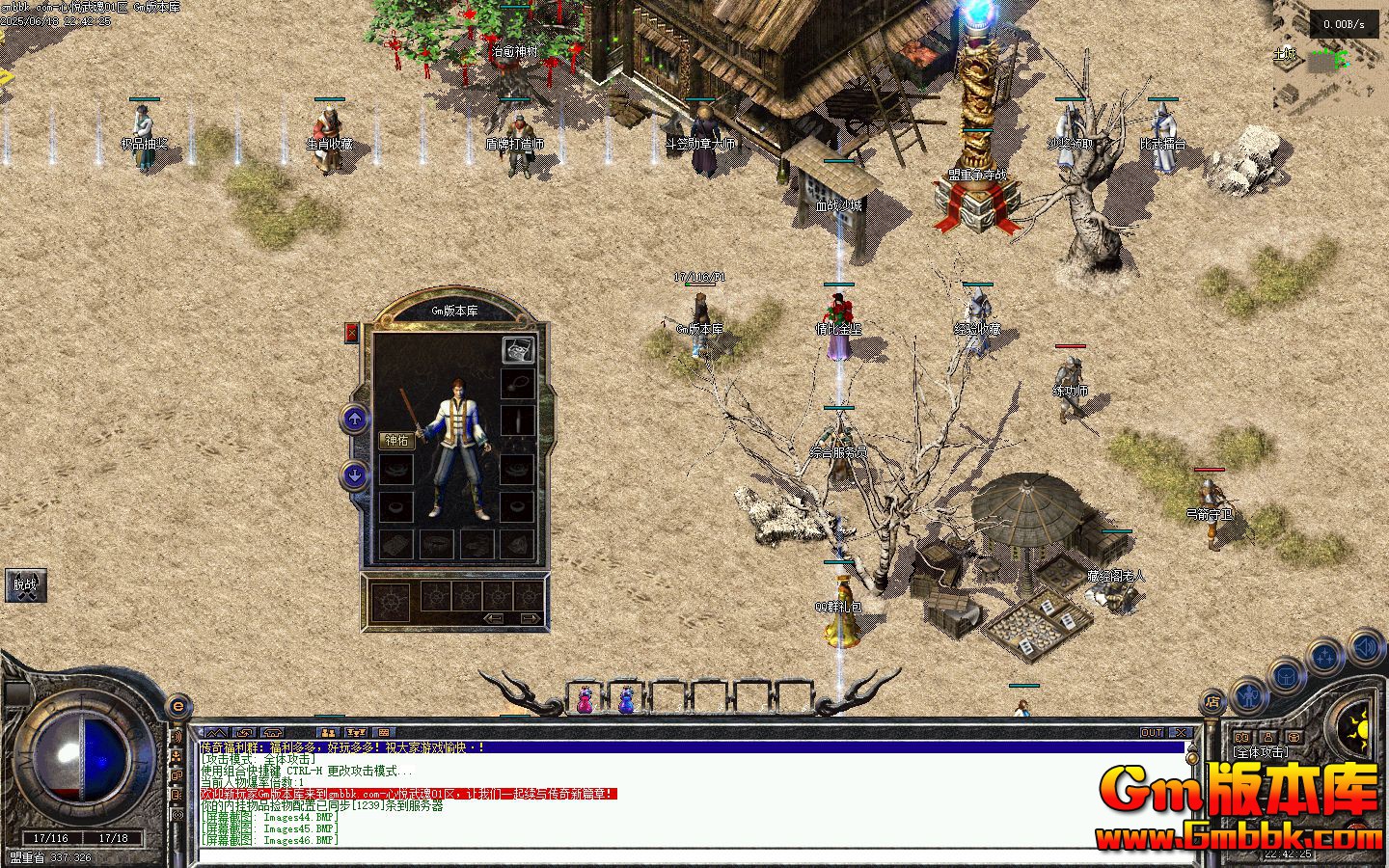Close the chat panel with X button

click(x=1181, y=733)
